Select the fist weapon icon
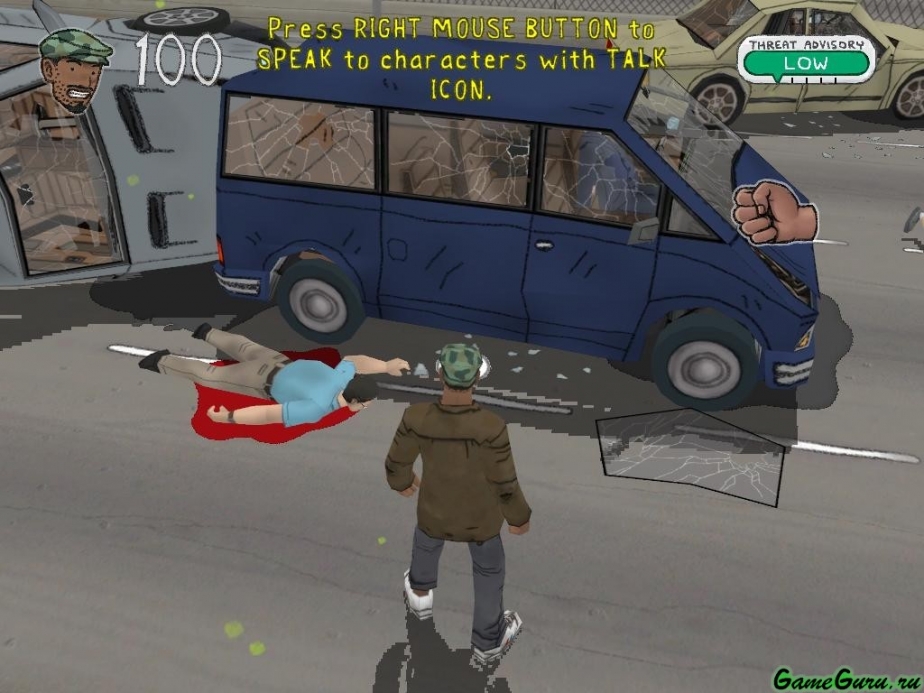Viewport: 924px width, 693px height. pyautogui.click(x=774, y=211)
